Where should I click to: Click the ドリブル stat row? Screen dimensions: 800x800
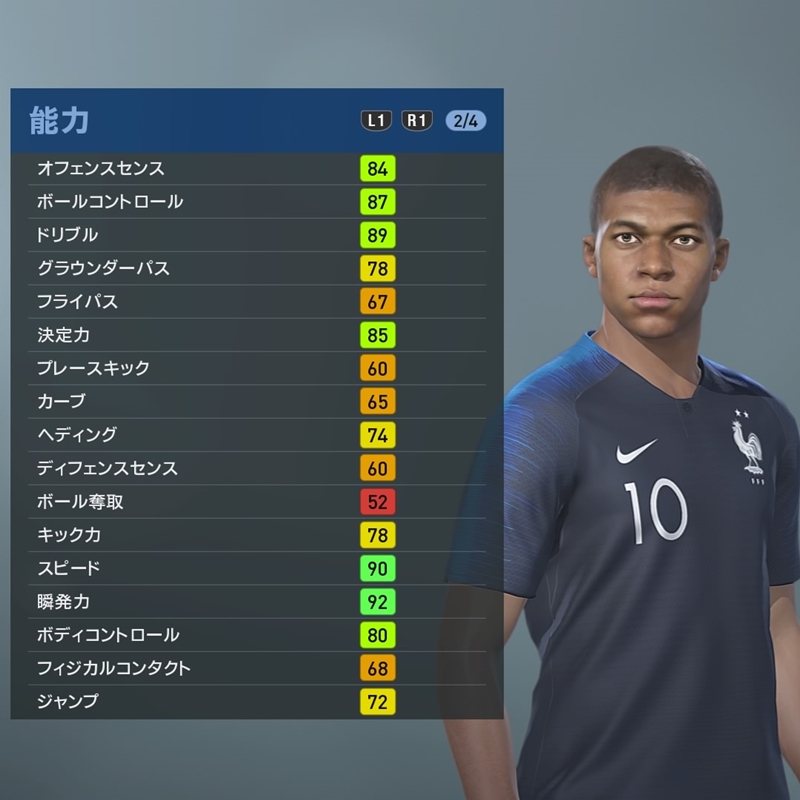click(x=256, y=235)
